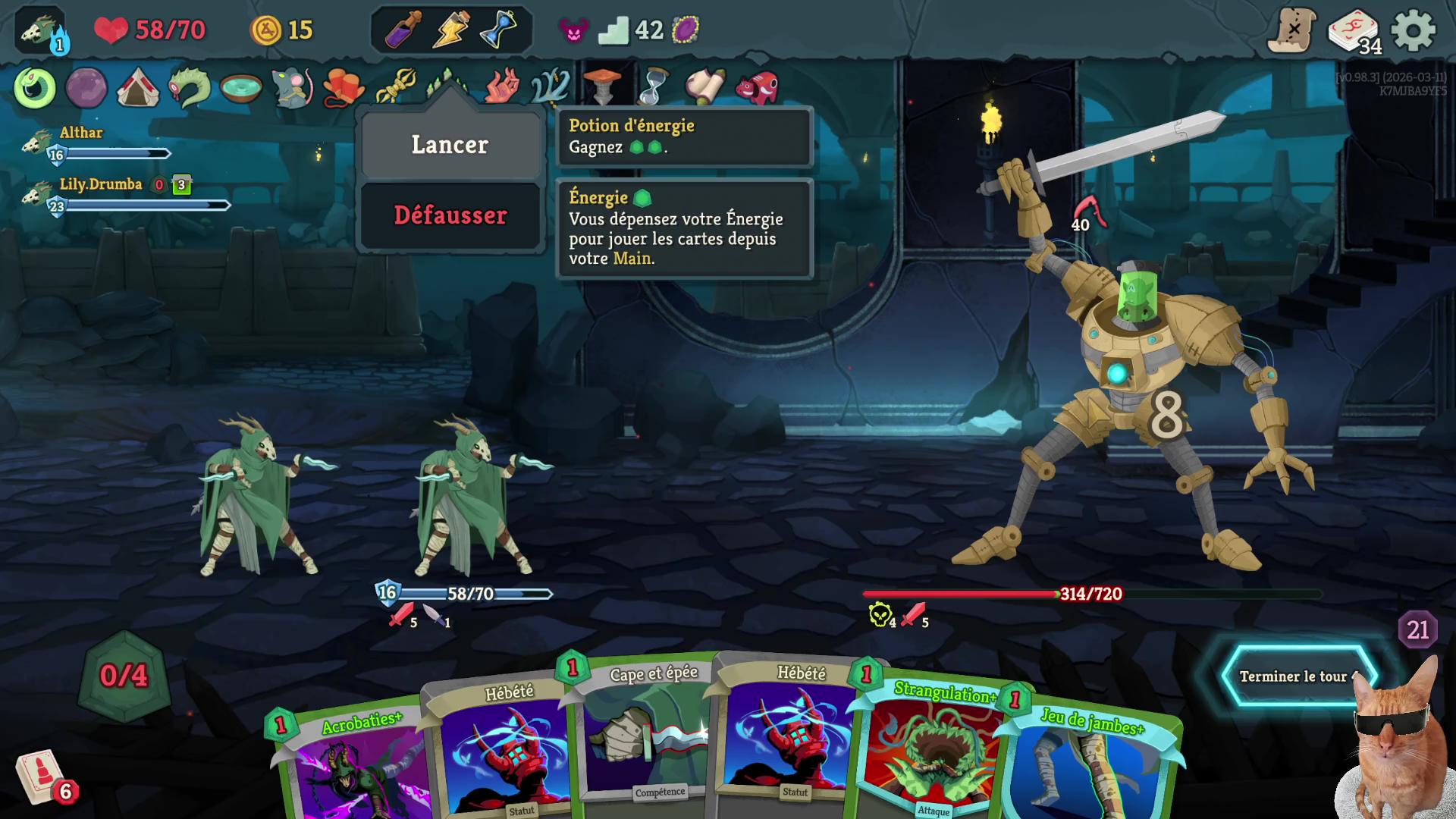This screenshot has width=1456, height=819.
Task: Open the map scroll icon
Action: pos(1292,31)
